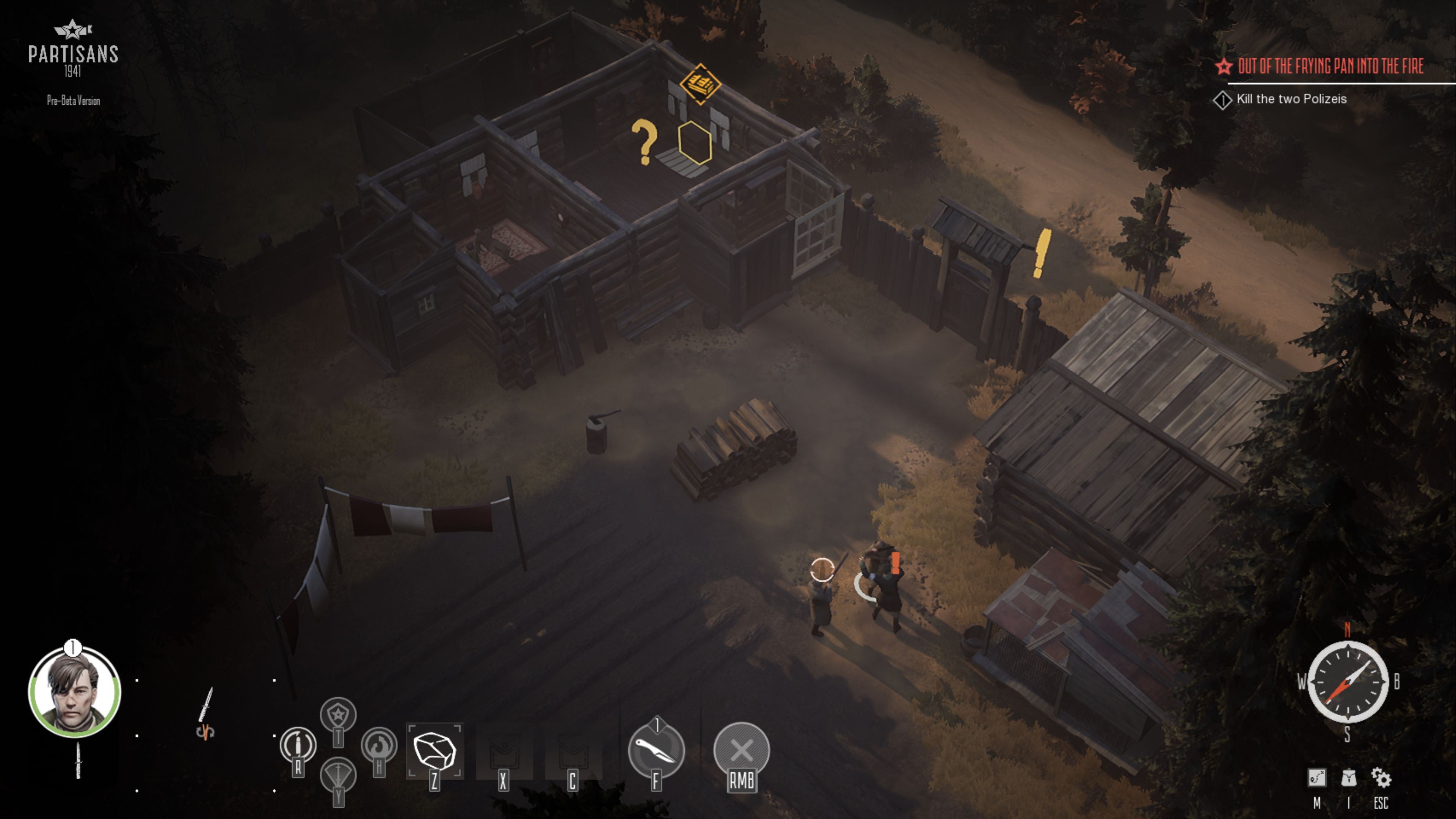
Task: Click the weapon swap arrows icon
Action: (205, 733)
